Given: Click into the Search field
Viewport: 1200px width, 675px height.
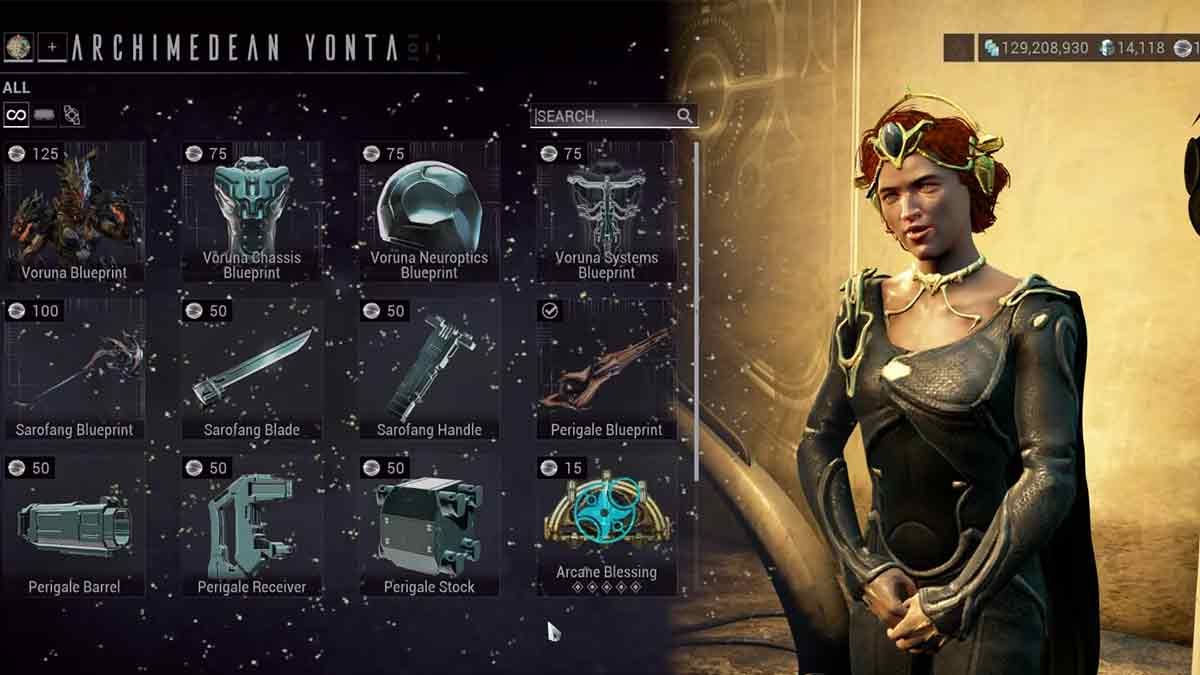Looking at the screenshot, I should 604,116.
